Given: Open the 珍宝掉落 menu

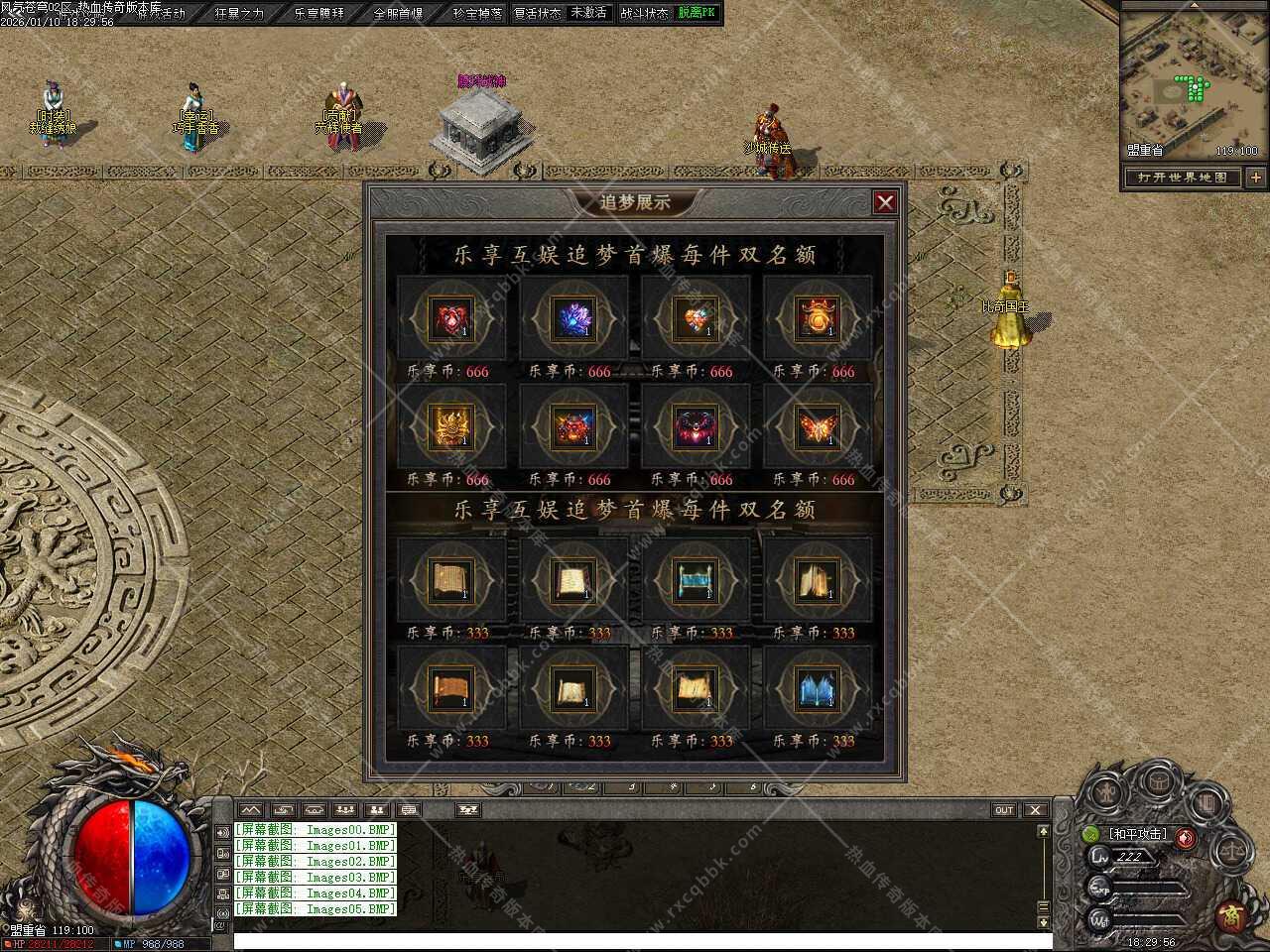Looking at the screenshot, I should (x=477, y=13).
